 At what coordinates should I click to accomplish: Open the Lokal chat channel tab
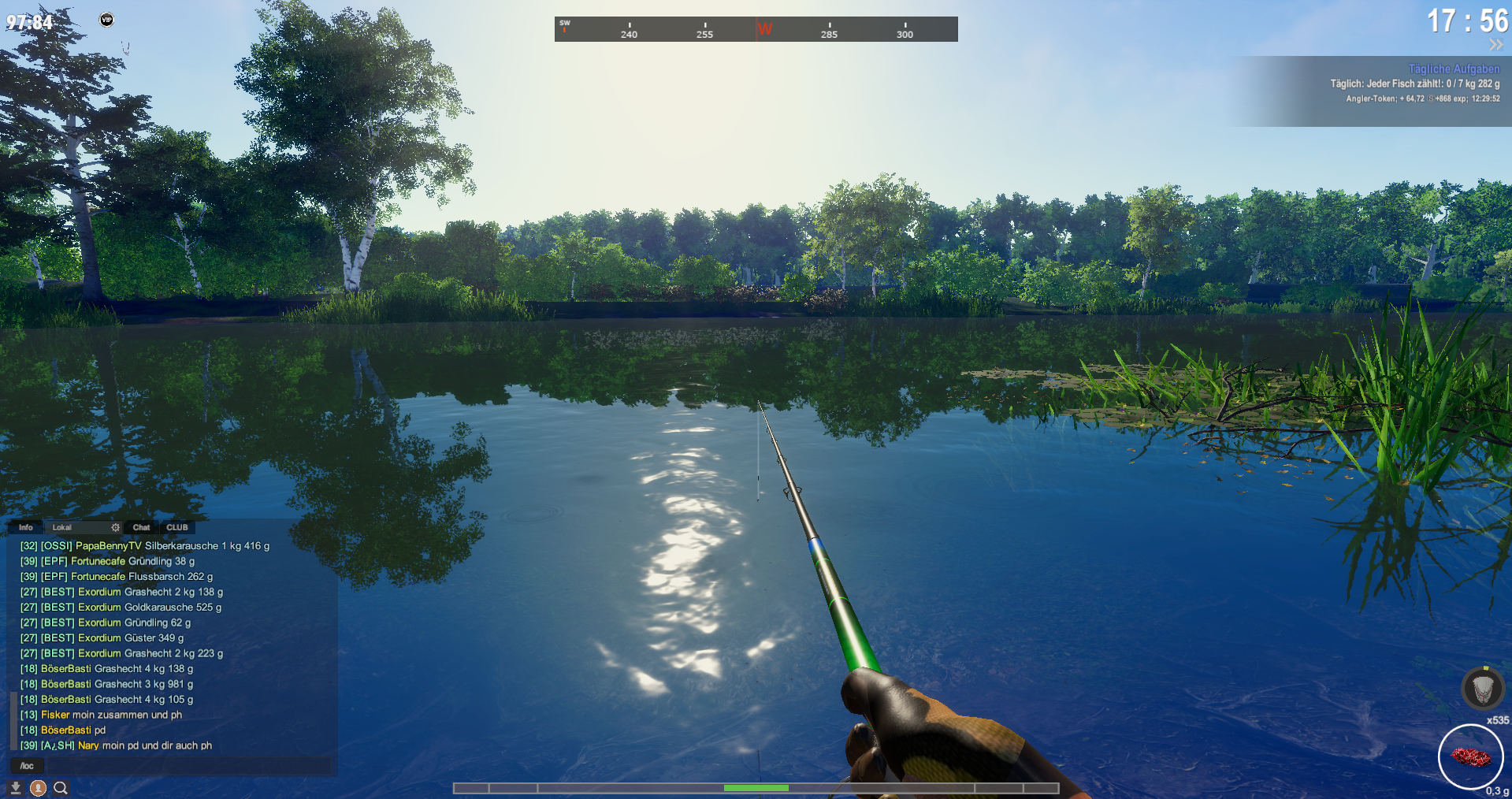pyautogui.click(x=62, y=527)
